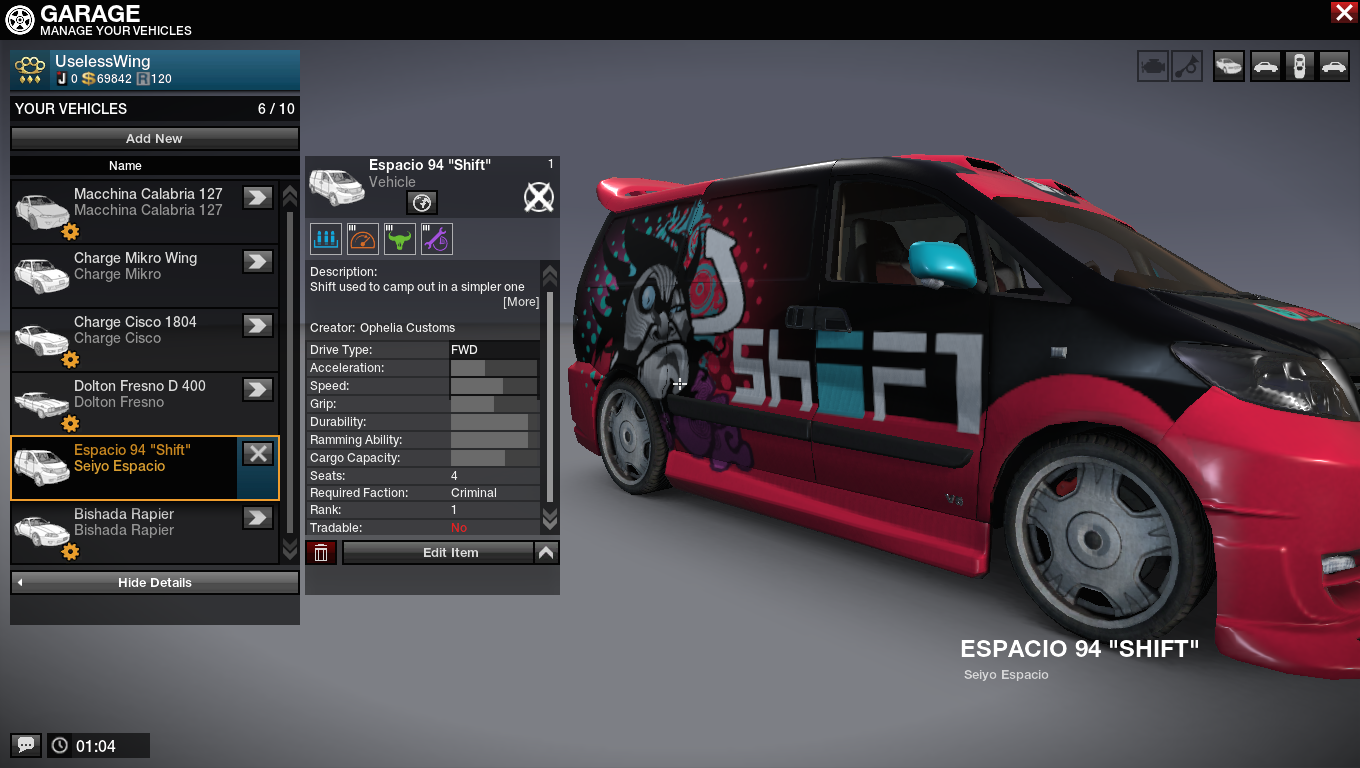Screen dimensions: 1360x768
Task: Show more of the vehicle description
Action: pos(520,302)
